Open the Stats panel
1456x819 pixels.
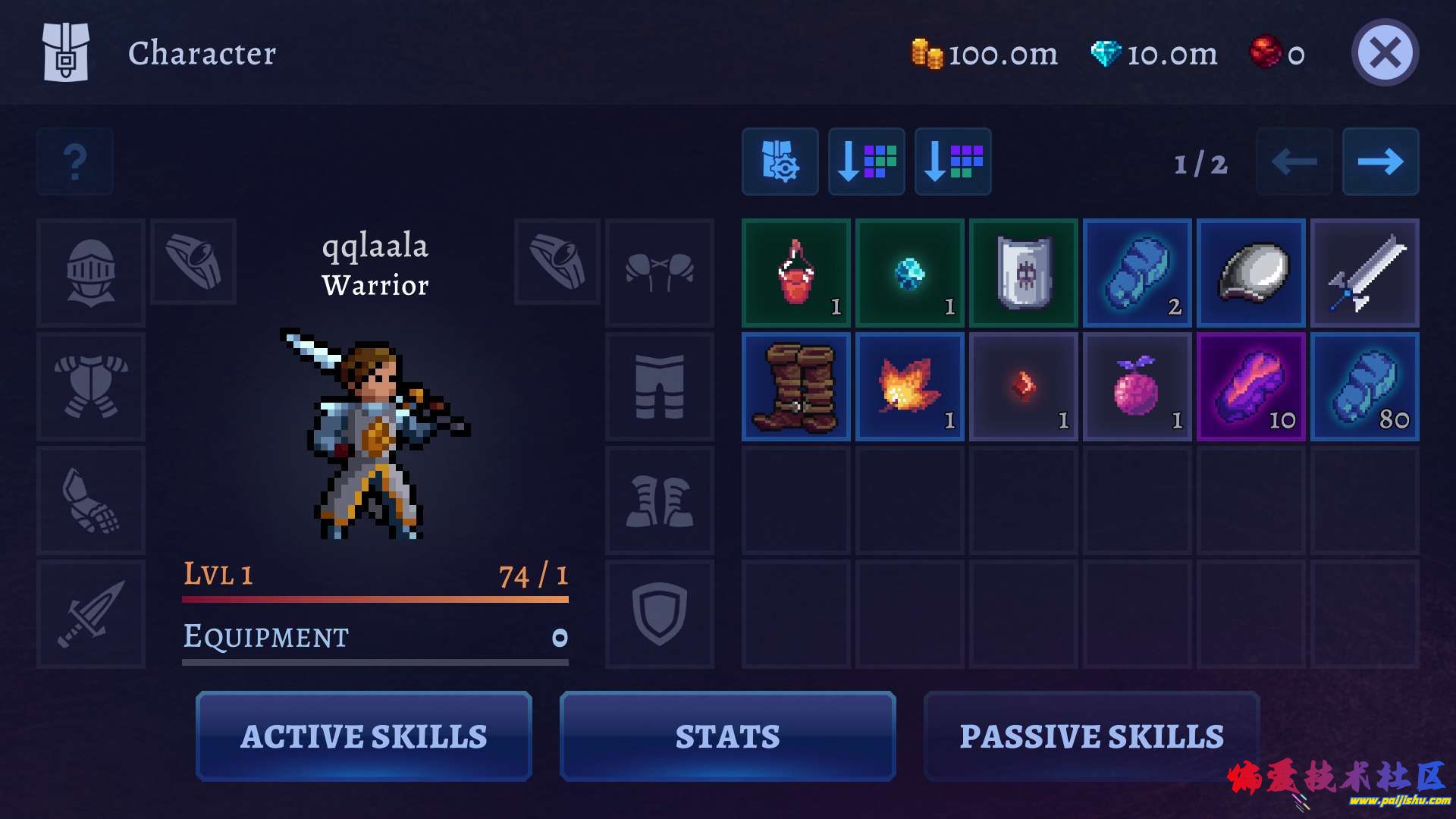click(727, 736)
